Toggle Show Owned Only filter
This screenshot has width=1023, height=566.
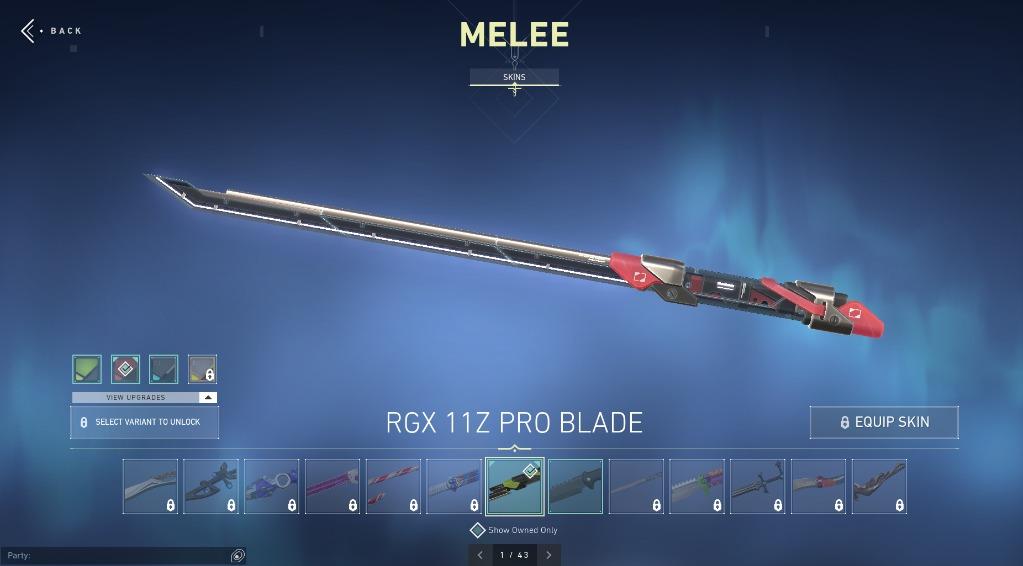(478, 530)
